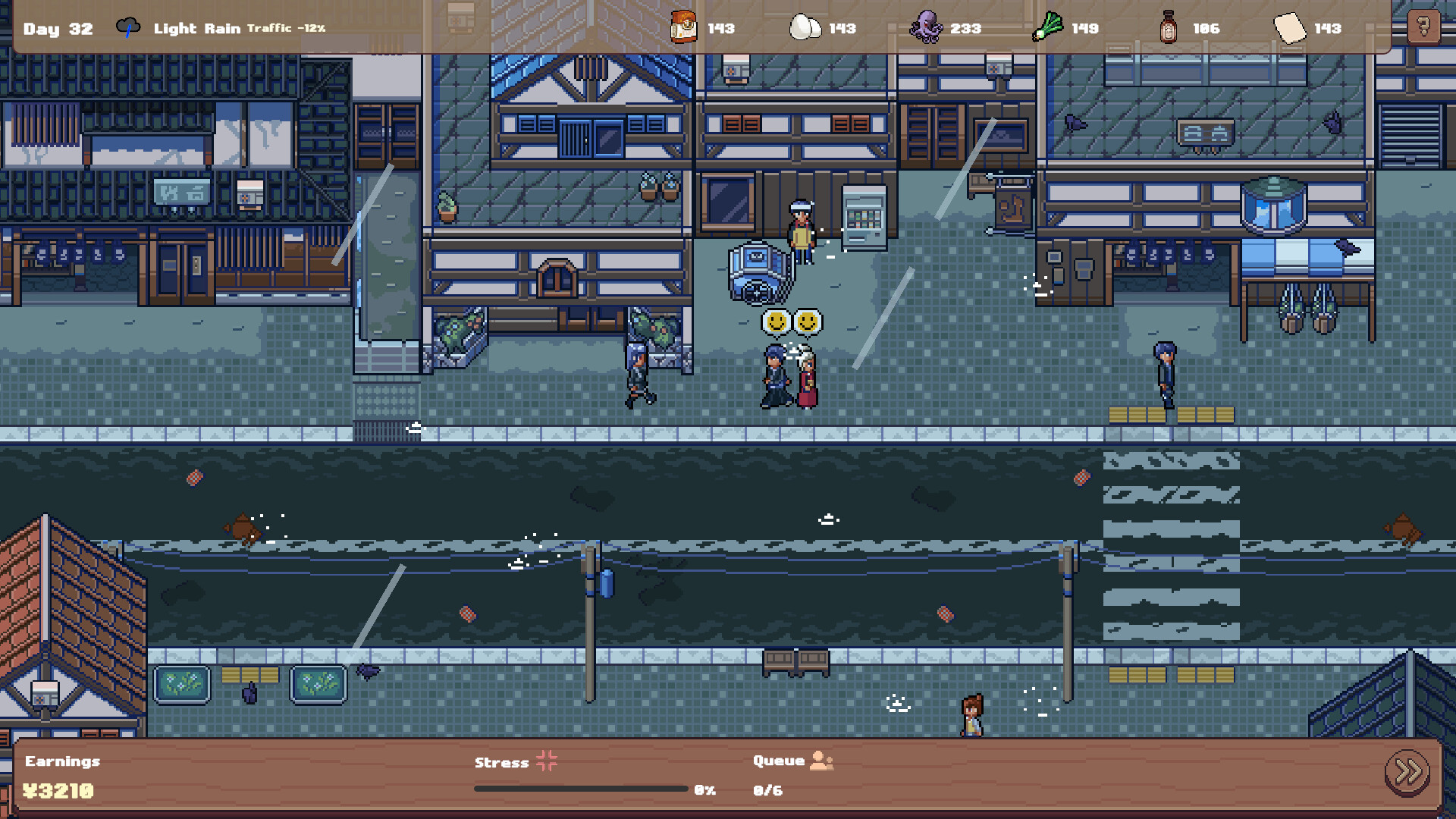Click the Queue 0/6 counter
Image resolution: width=1456 pixels, height=819 pixels.
click(x=766, y=790)
